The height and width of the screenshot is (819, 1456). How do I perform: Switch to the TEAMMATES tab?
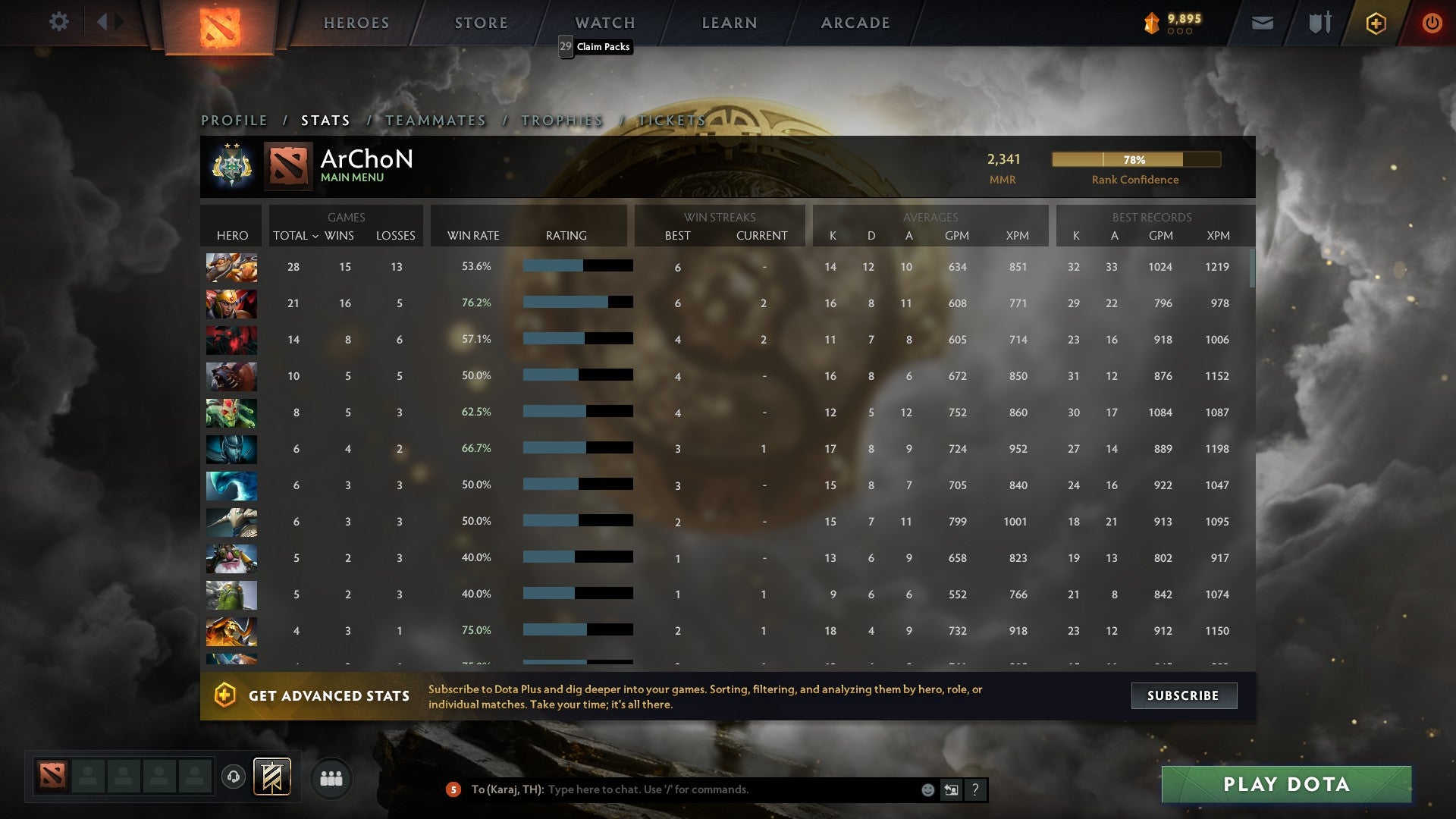(x=435, y=120)
